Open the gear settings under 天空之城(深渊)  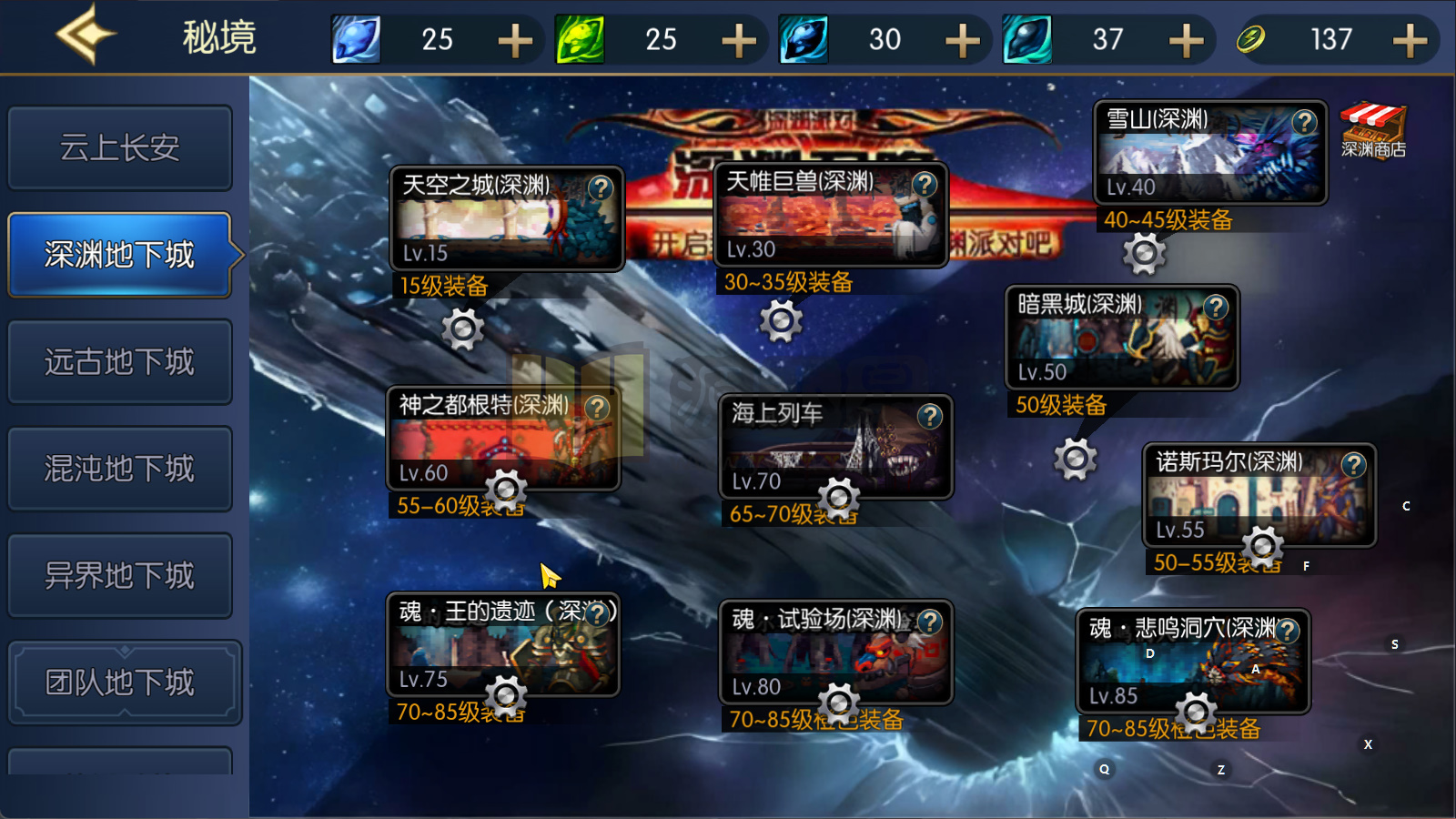[464, 328]
